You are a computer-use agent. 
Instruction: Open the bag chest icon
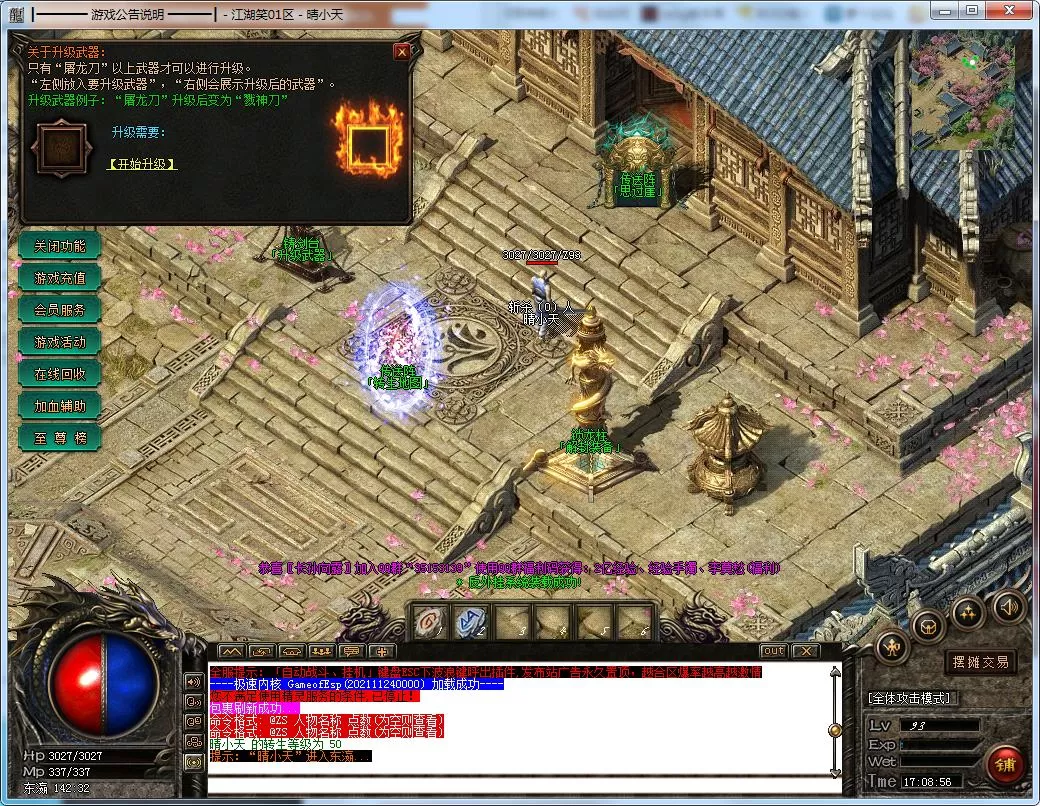click(x=929, y=626)
